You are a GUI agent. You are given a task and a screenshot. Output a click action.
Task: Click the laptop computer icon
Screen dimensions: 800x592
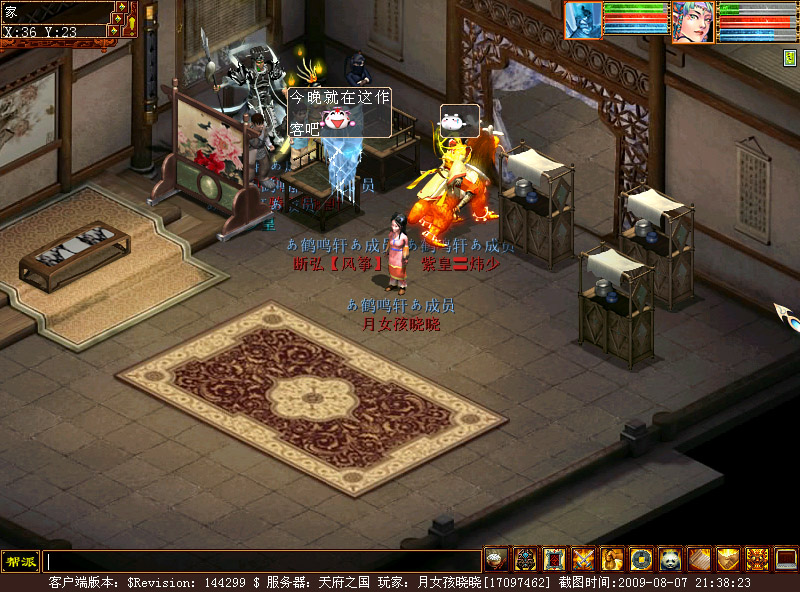[786, 560]
